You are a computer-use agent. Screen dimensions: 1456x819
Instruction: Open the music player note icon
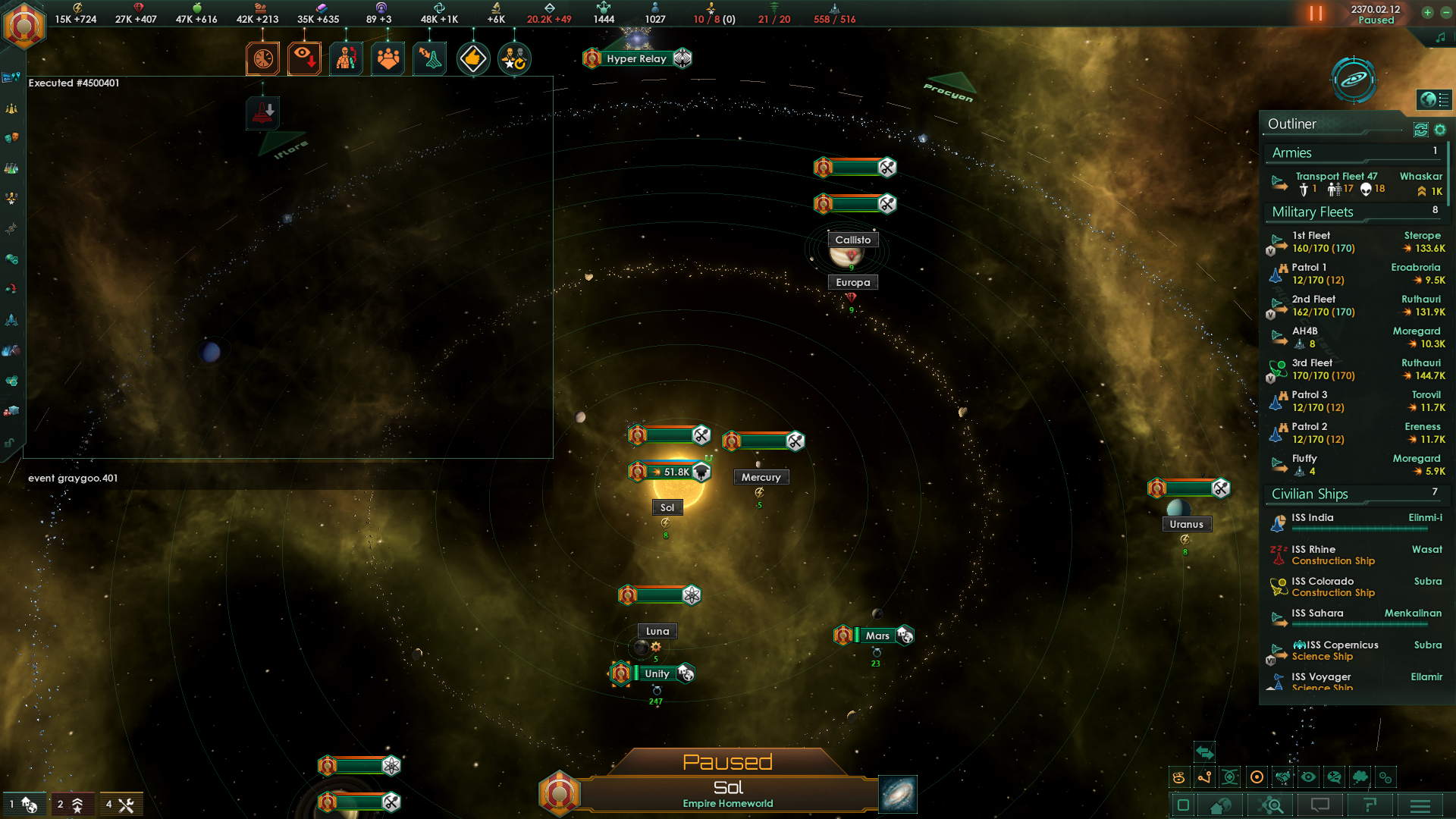click(1440, 38)
